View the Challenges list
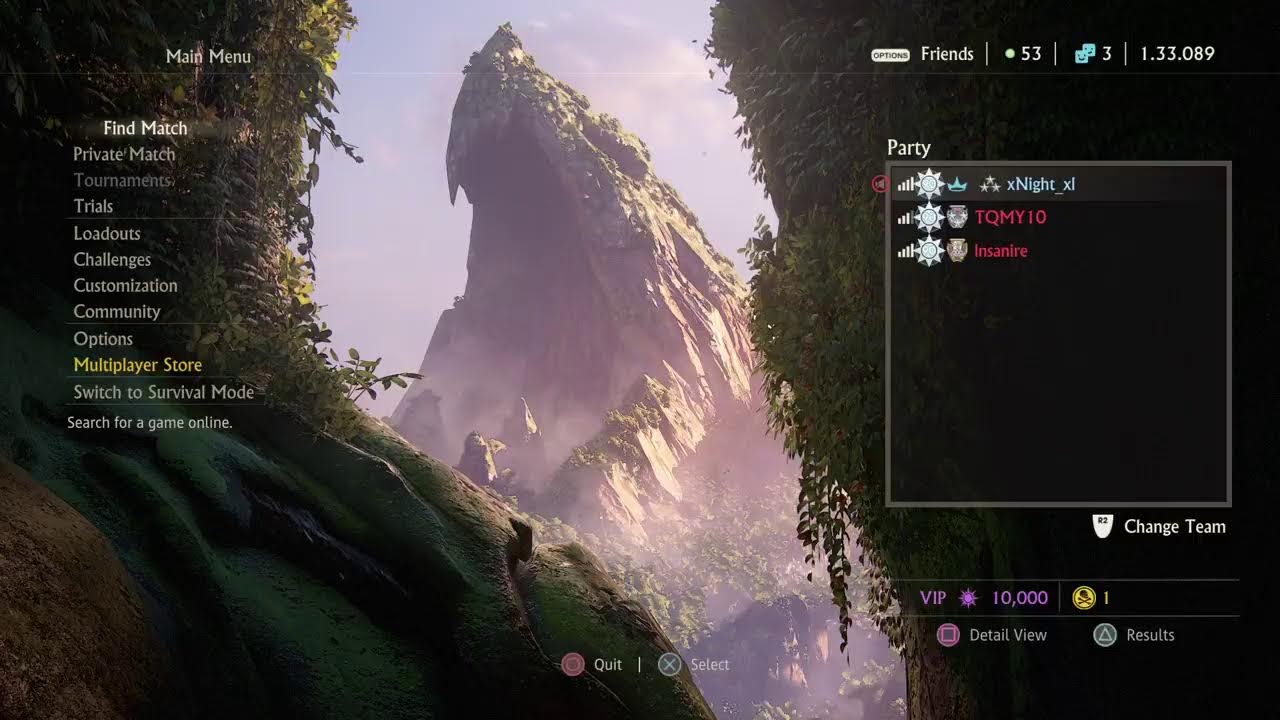Image resolution: width=1280 pixels, height=720 pixels. [x=112, y=259]
